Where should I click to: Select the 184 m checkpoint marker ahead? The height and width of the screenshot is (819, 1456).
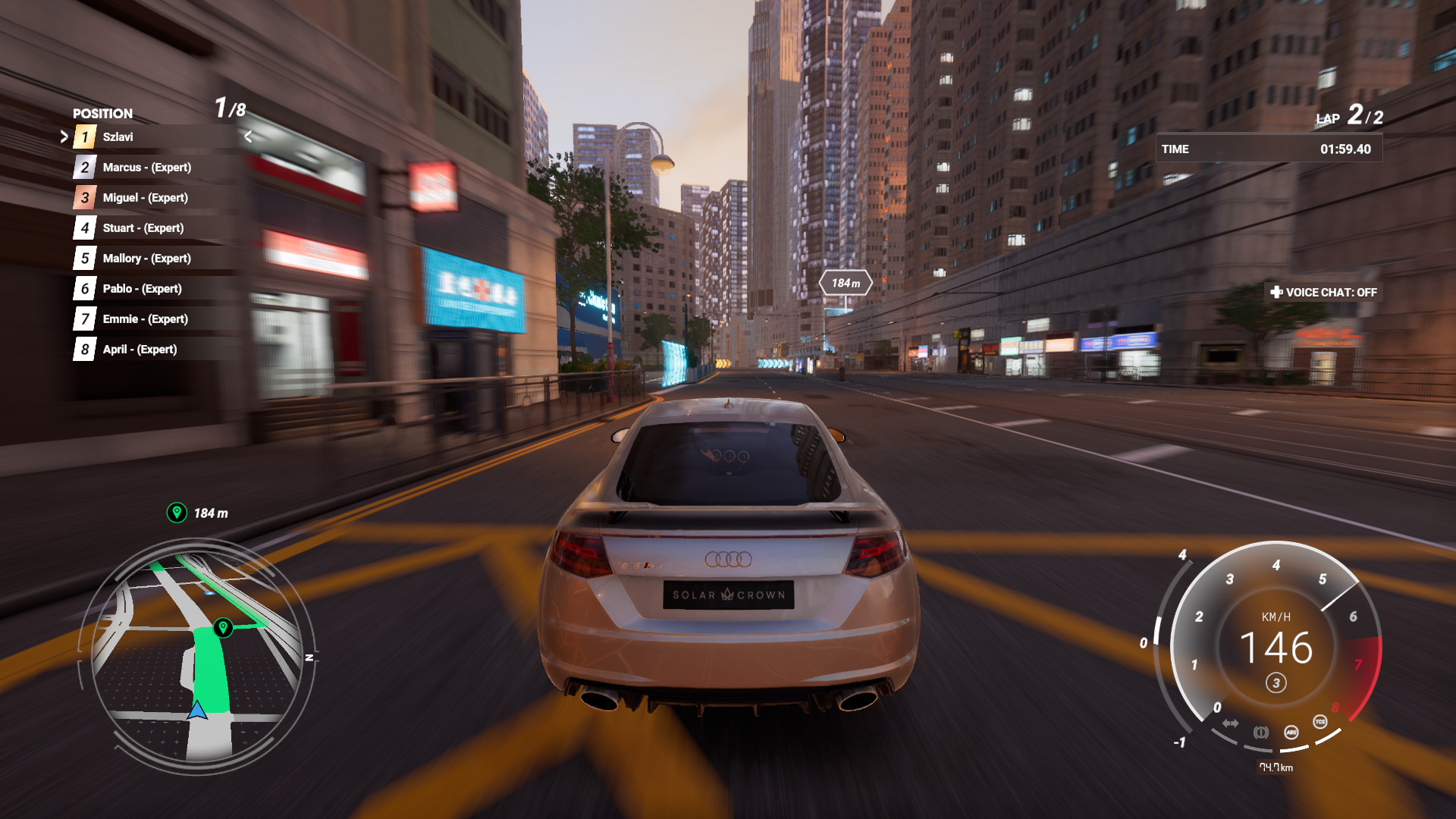pos(846,284)
